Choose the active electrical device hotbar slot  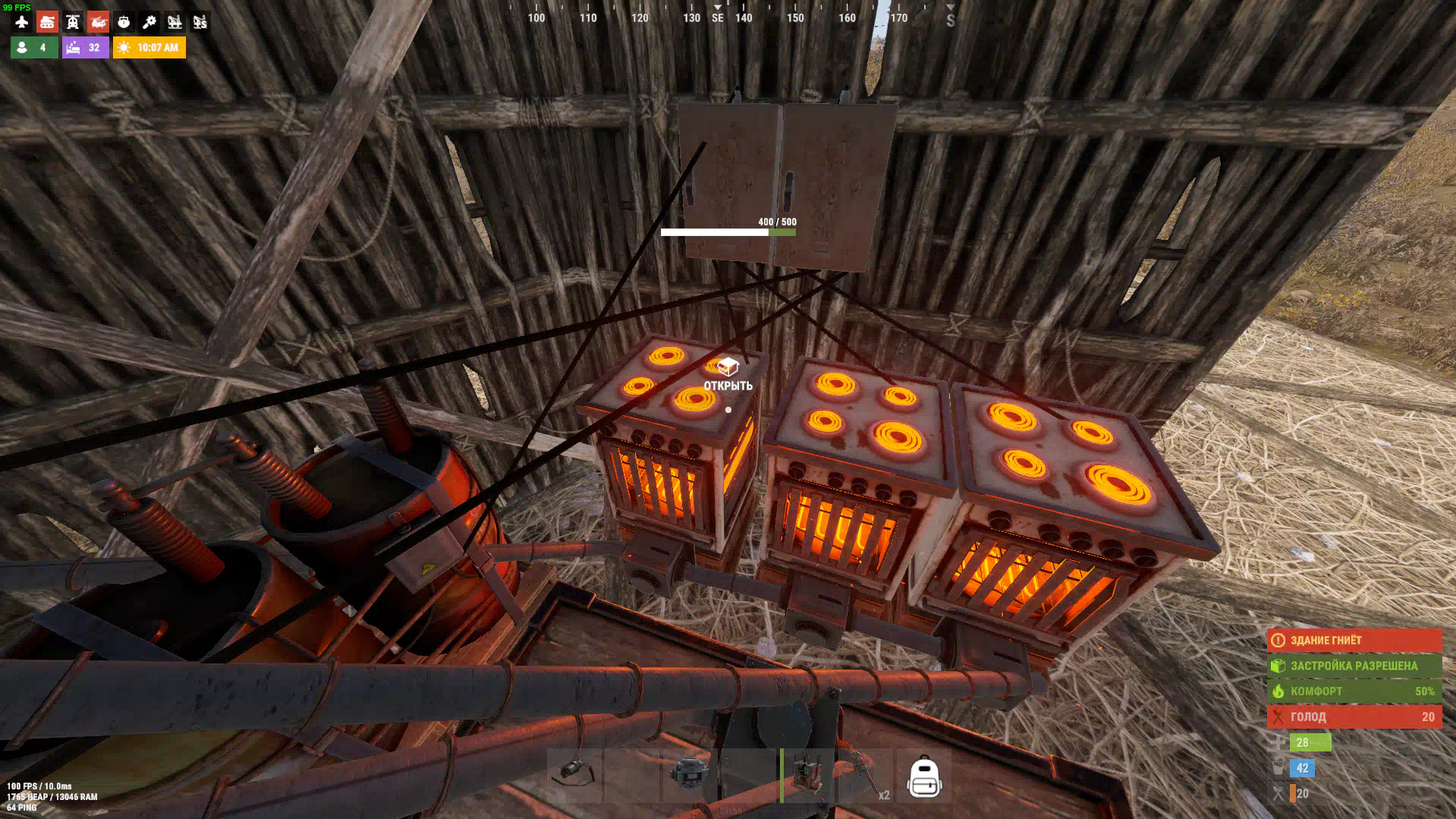pyautogui.click(x=806, y=775)
